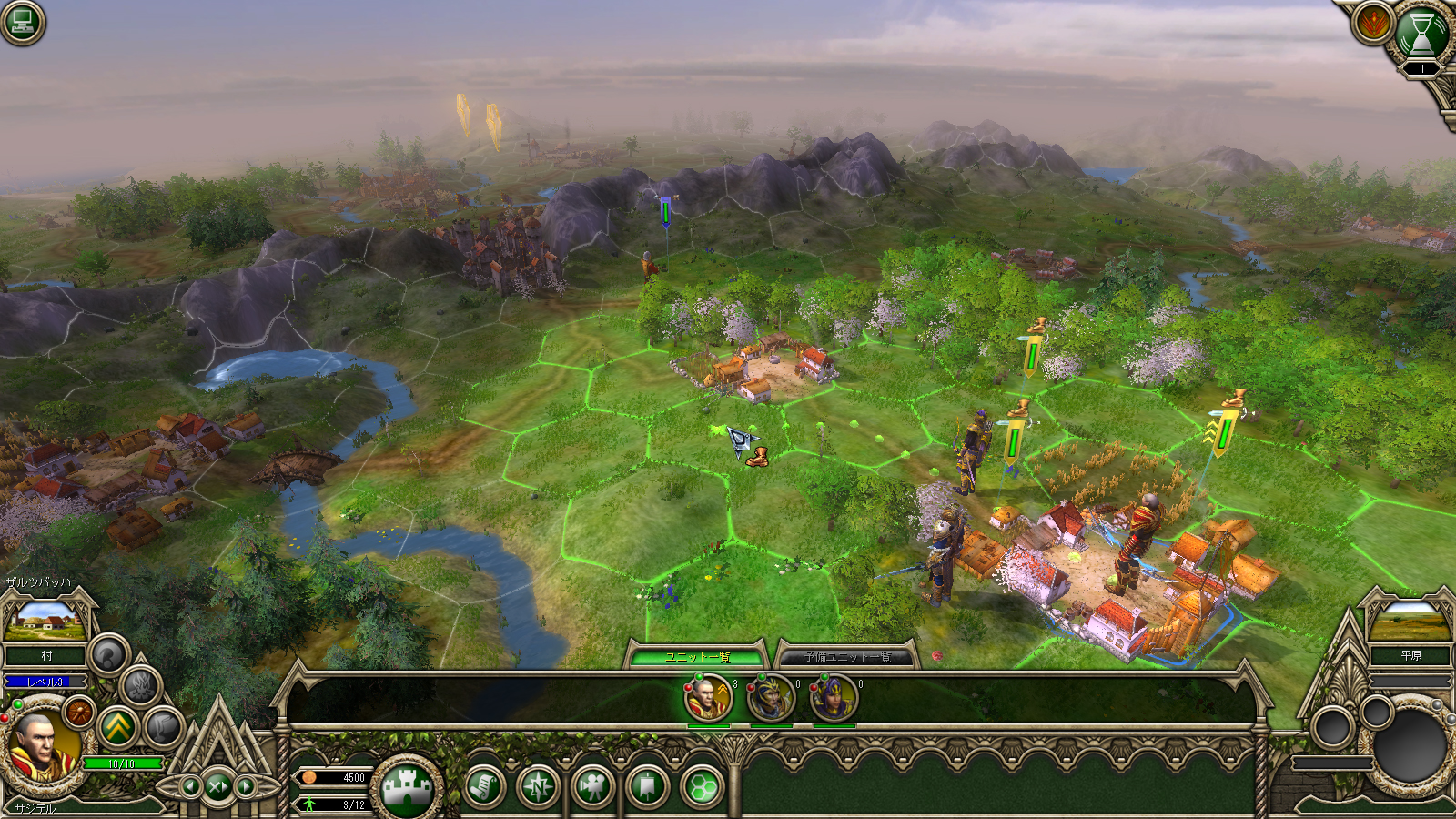Switch to the ユニット一覧 tab
The width and height of the screenshot is (1456, 819).
(x=697, y=656)
